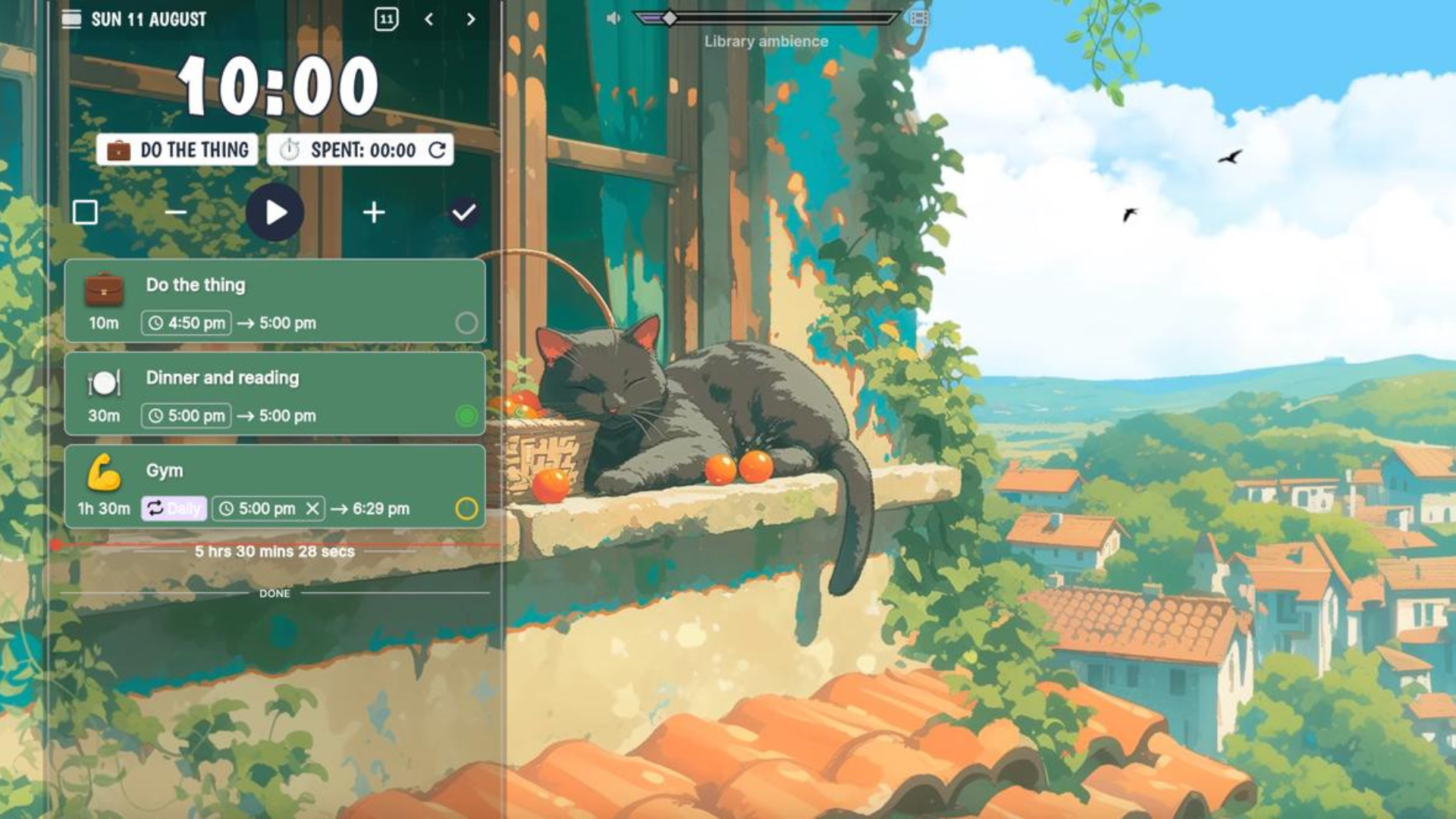The width and height of the screenshot is (1456, 819).
Task: Mark Do the thing as complete
Action: pyautogui.click(x=465, y=322)
